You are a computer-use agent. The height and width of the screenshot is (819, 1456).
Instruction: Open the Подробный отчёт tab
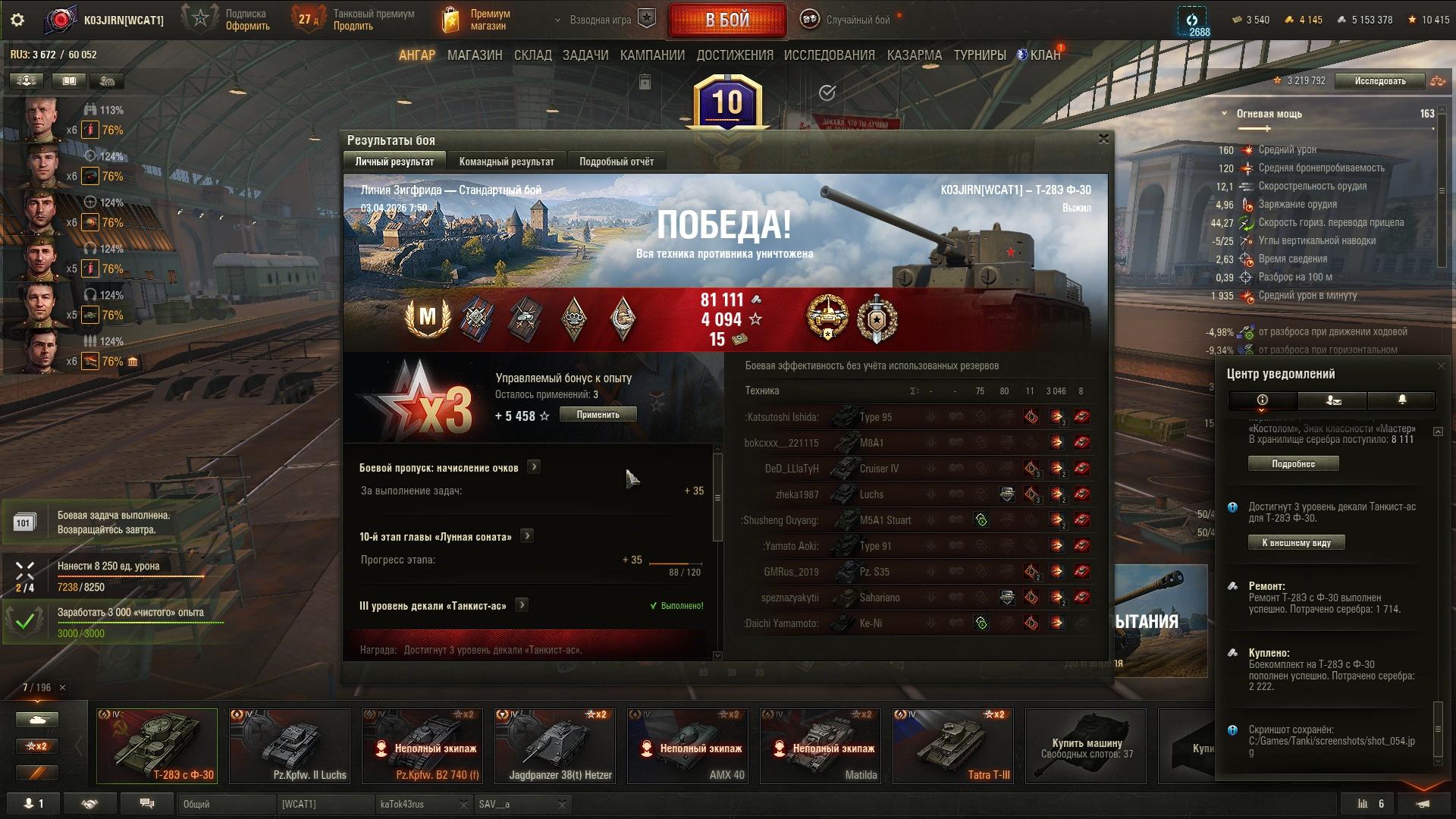[616, 162]
